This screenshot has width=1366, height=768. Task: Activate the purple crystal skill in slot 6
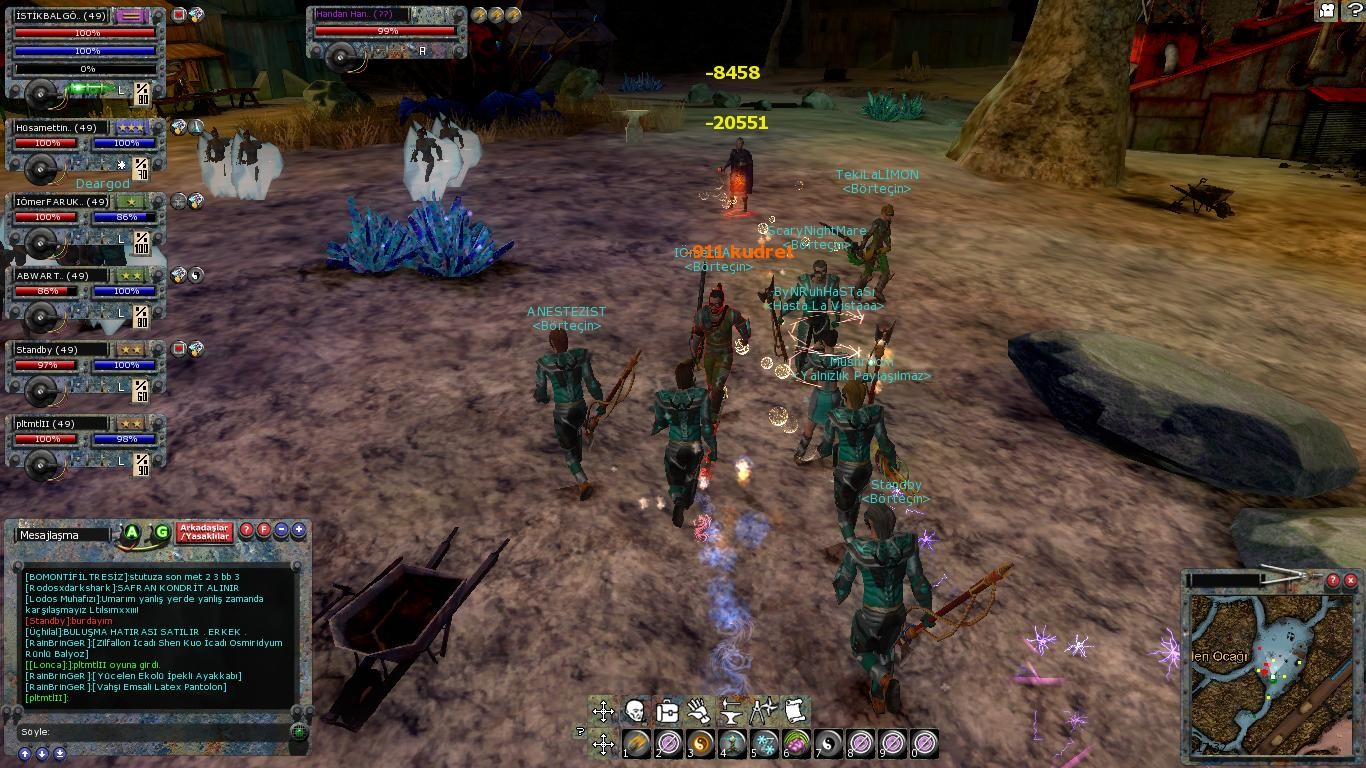point(796,743)
